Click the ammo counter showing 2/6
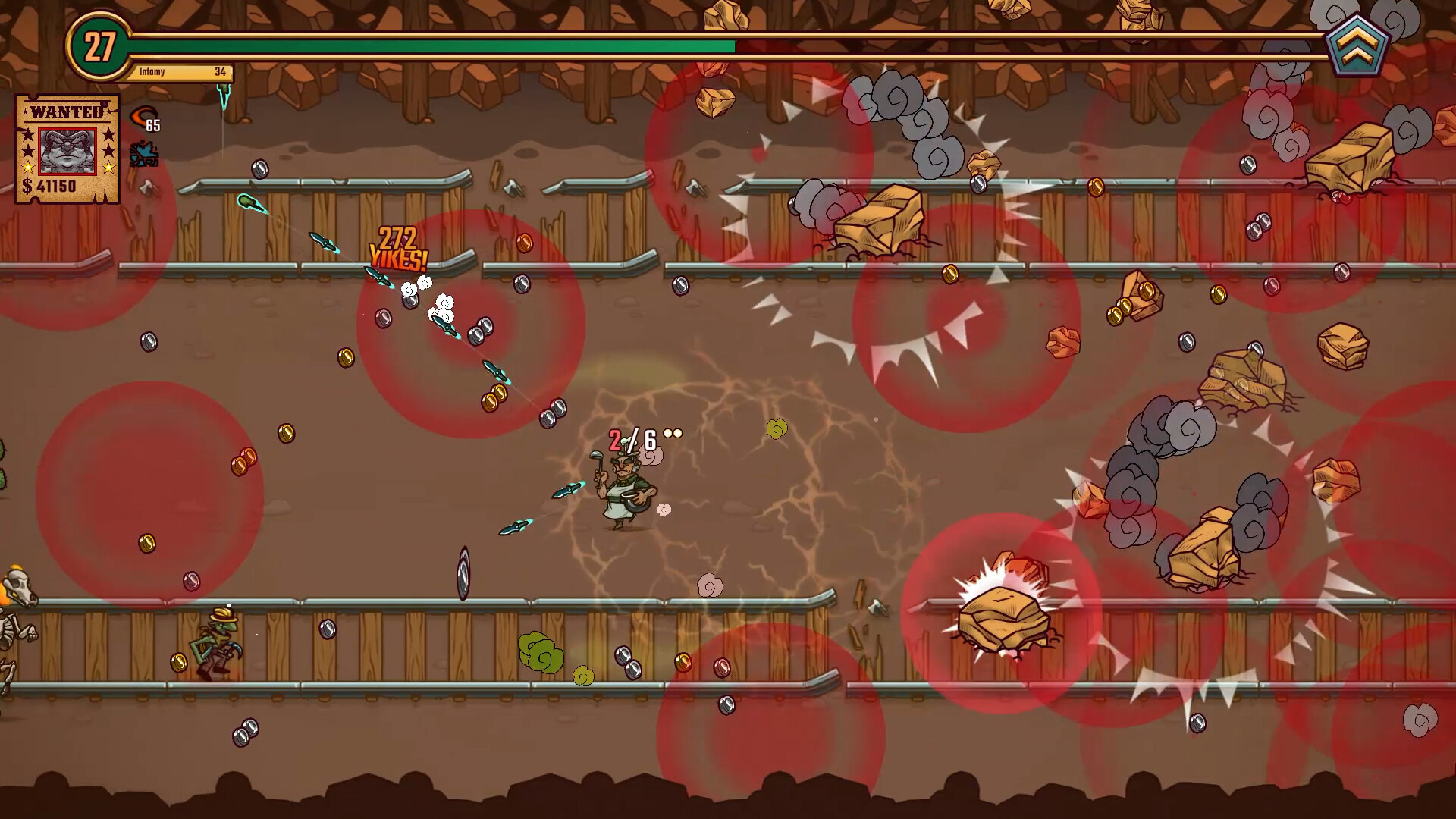Viewport: 1456px width, 819px height. click(x=633, y=438)
